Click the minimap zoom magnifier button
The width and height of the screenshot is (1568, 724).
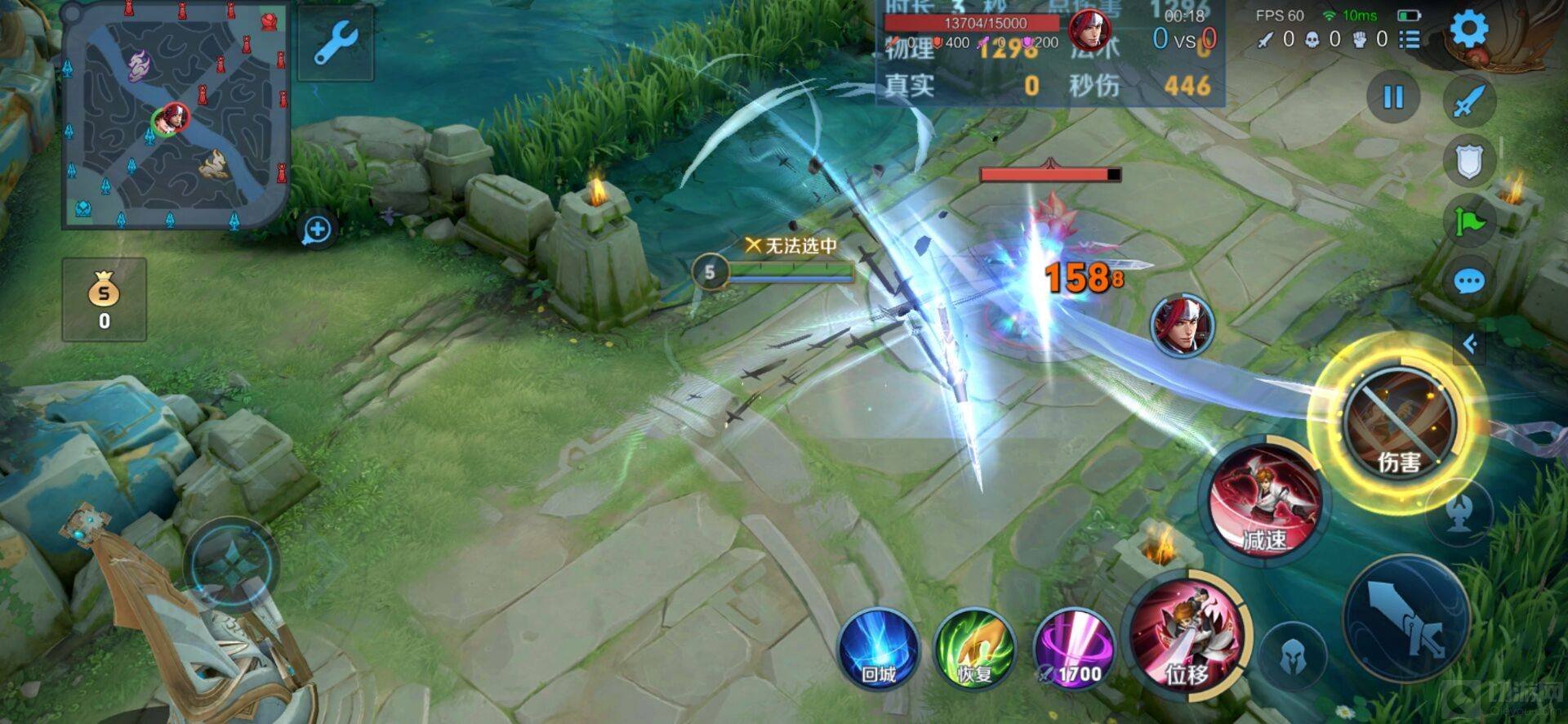(x=317, y=230)
